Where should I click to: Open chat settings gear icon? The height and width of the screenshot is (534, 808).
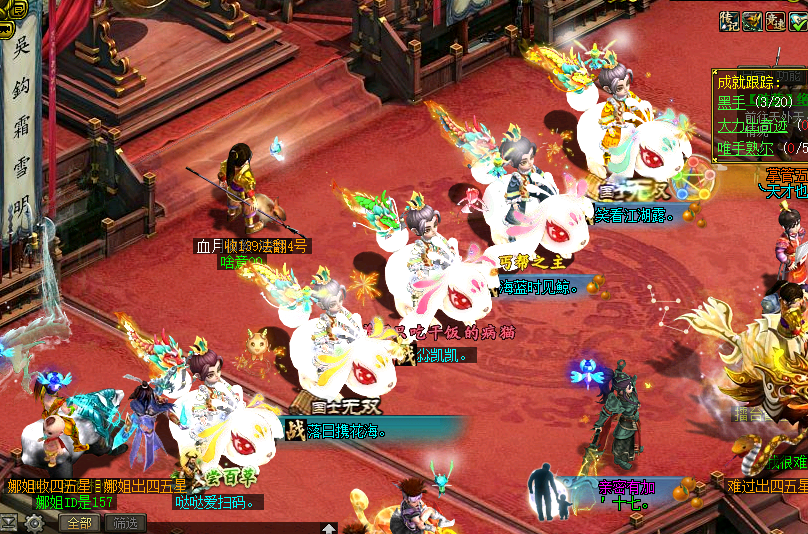pos(35,523)
